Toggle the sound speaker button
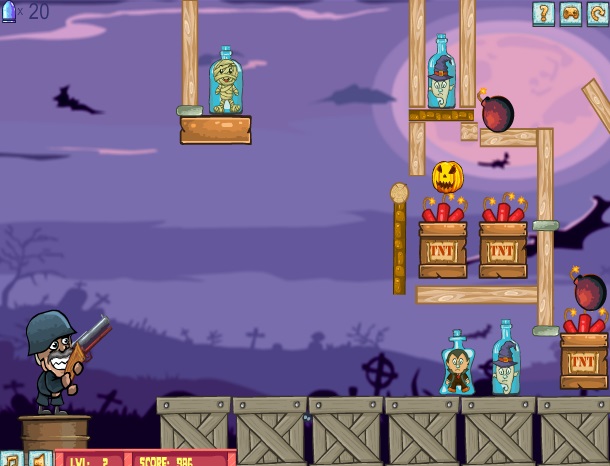Image resolution: width=610 pixels, height=466 pixels. pos(39,459)
